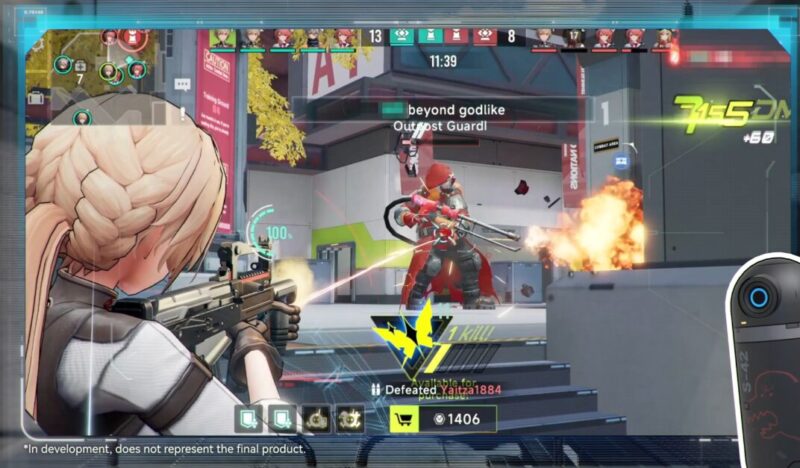Open the chat speech bubble icon
The image size is (800, 468).
[x=183, y=85]
